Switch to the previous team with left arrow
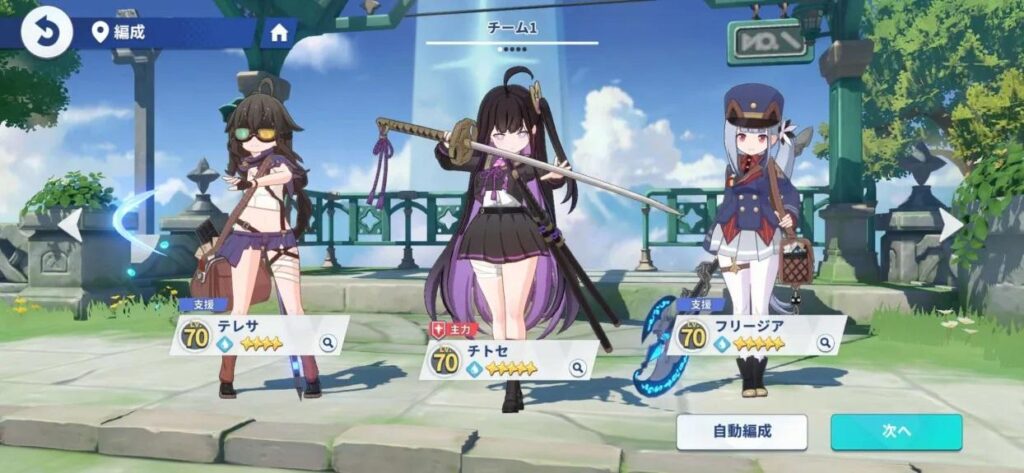This screenshot has width=1024, height=473. pos(69,224)
